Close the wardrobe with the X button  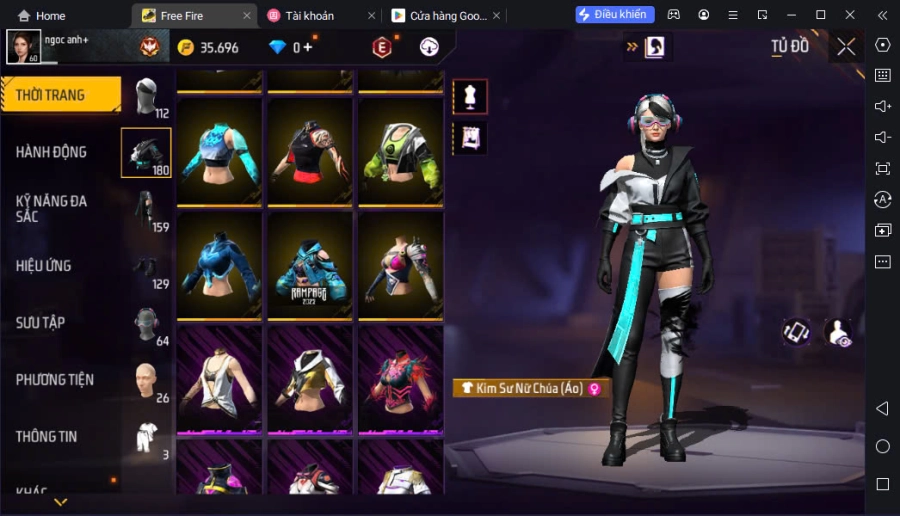pos(846,47)
